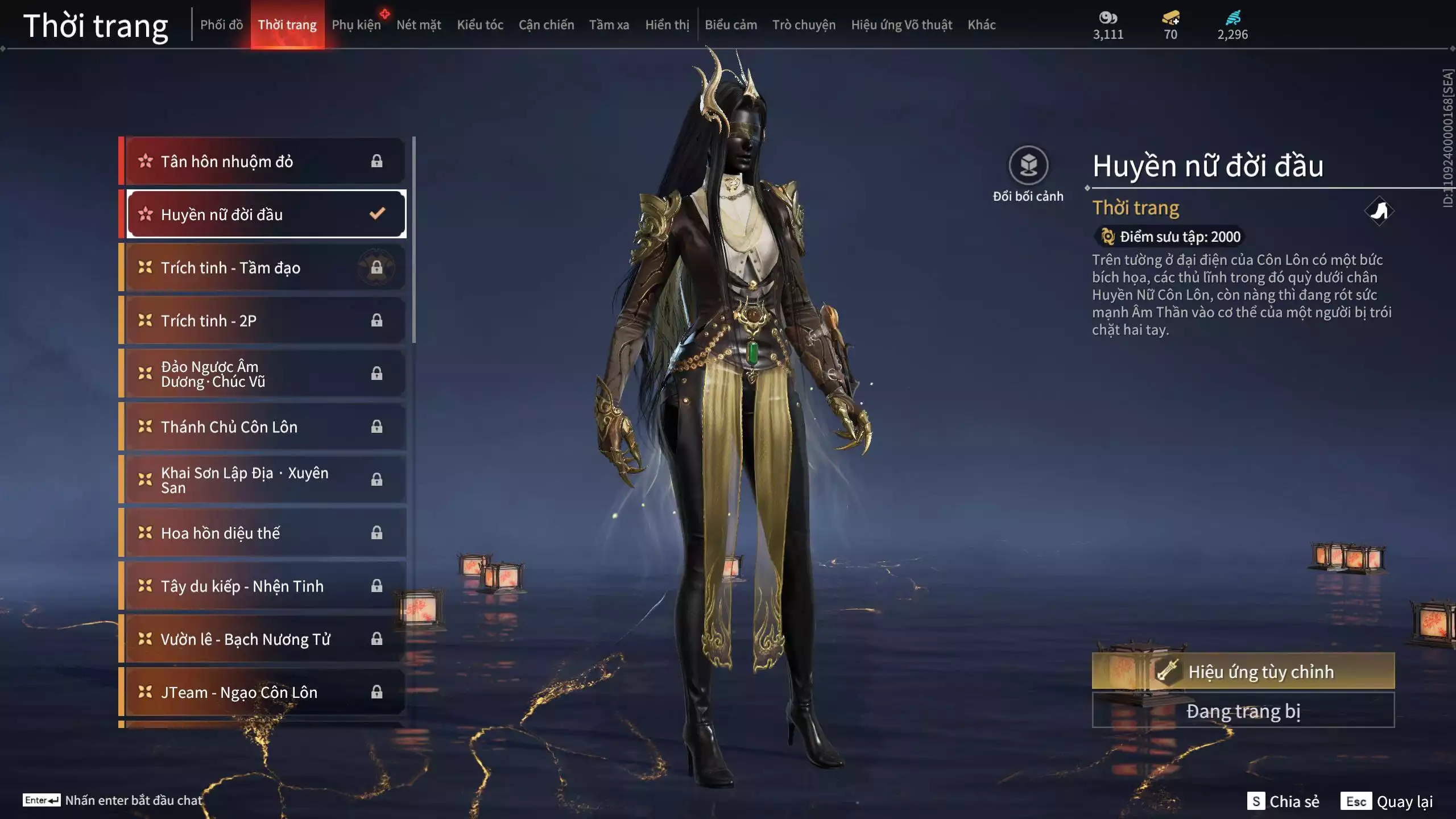Image resolution: width=1456 pixels, height=819 pixels.
Task: Go back with Quay lại
Action: 1387,801
